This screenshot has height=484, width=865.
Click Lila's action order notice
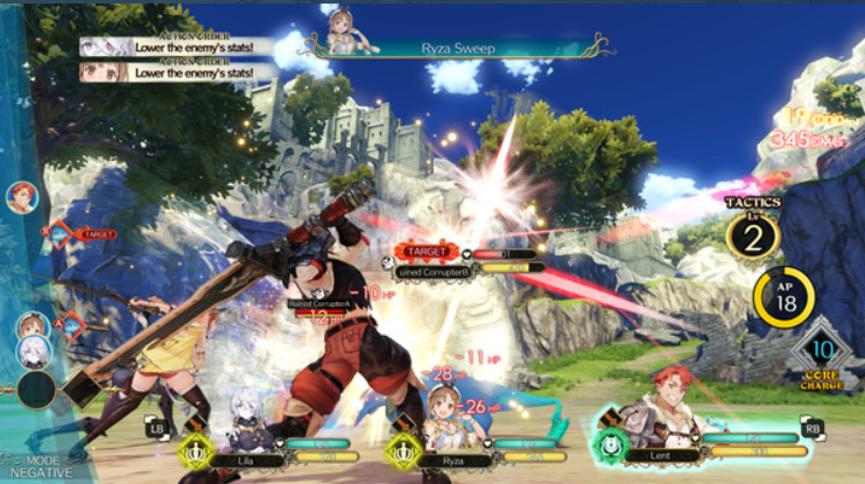(176, 46)
